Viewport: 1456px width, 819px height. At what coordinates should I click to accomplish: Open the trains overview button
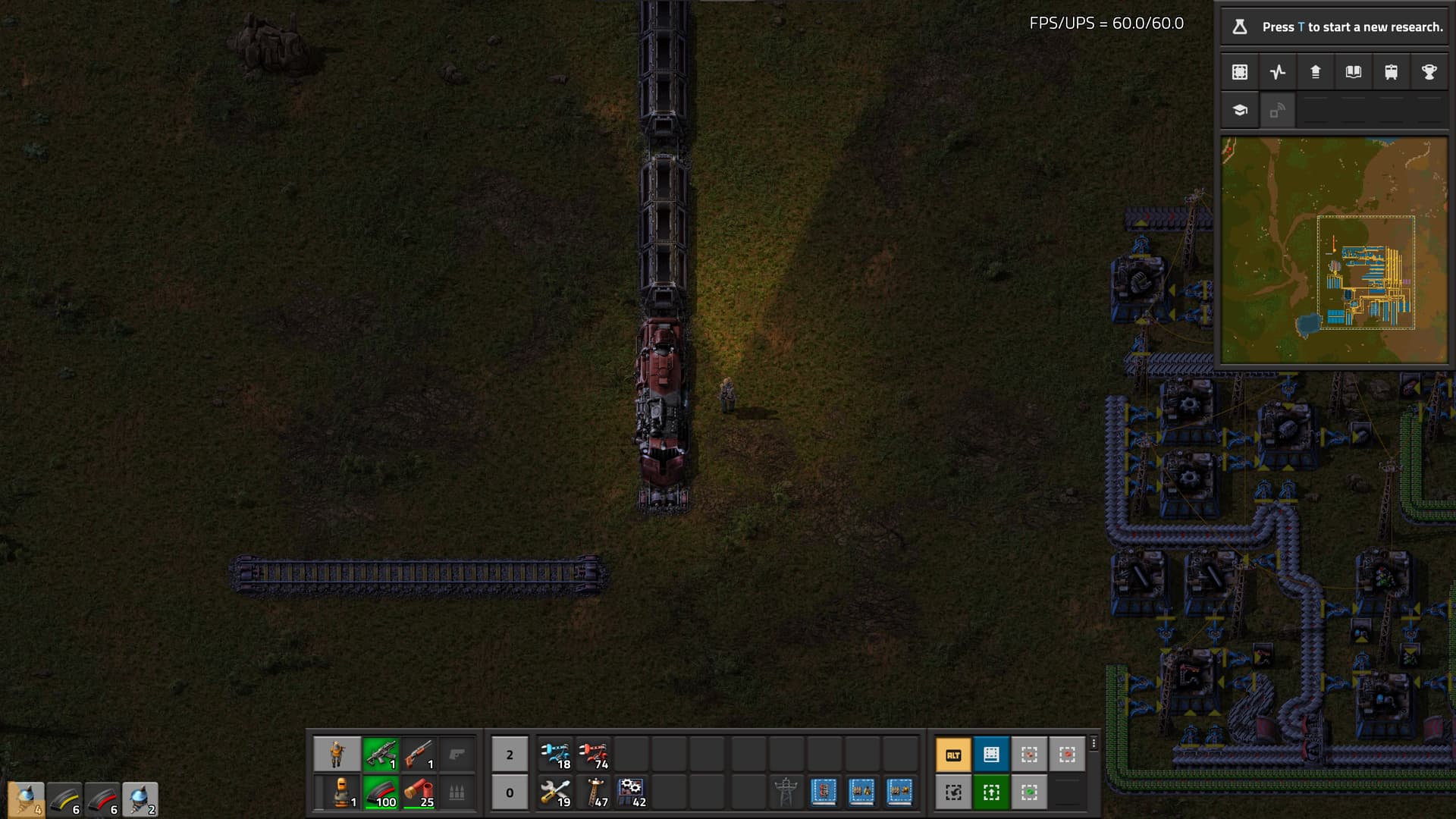(x=1392, y=72)
